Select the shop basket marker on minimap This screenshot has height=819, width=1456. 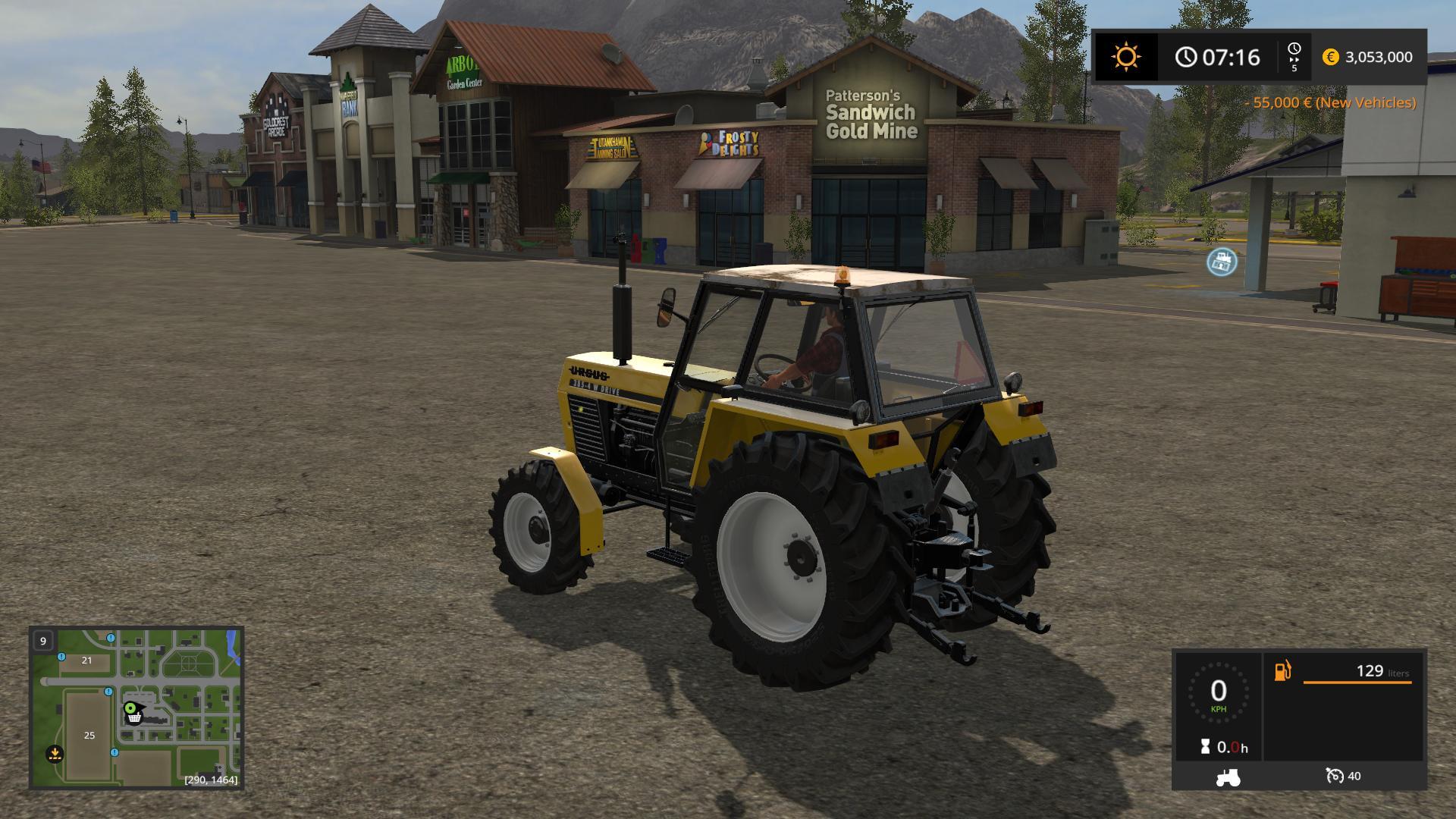click(x=134, y=717)
